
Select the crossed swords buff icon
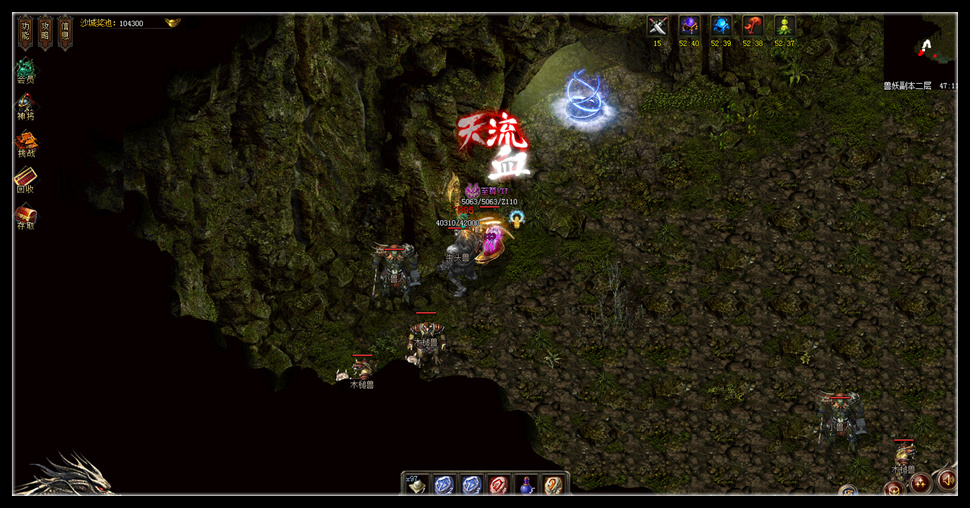[657, 26]
